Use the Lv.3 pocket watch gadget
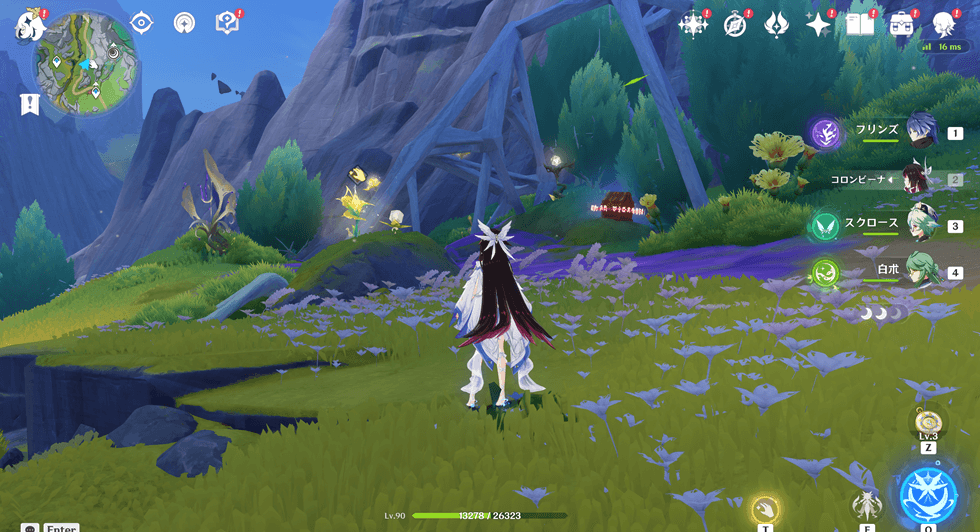The image size is (980, 532). point(928,420)
